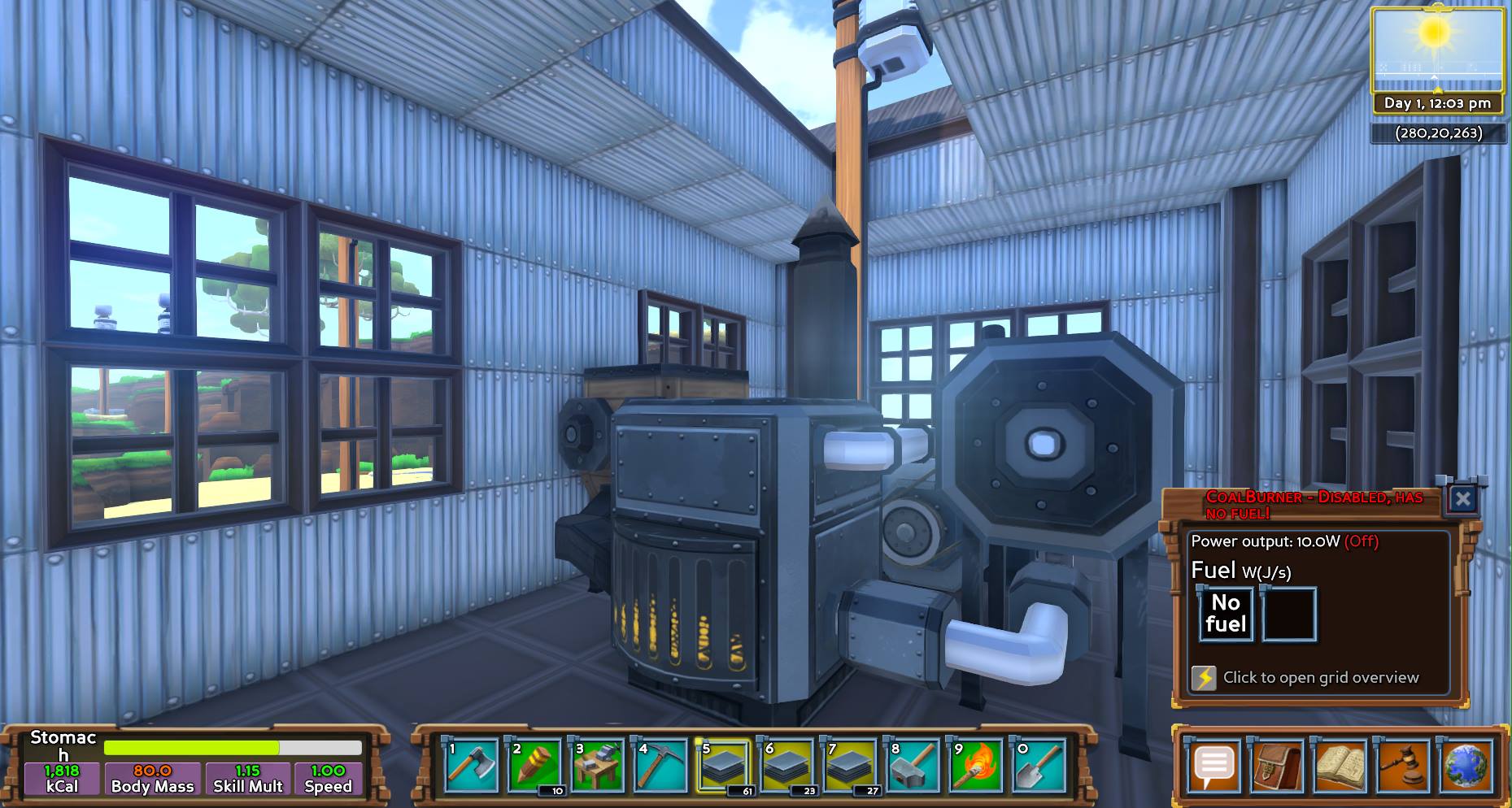Open the chat speech bubble icon

[1214, 765]
